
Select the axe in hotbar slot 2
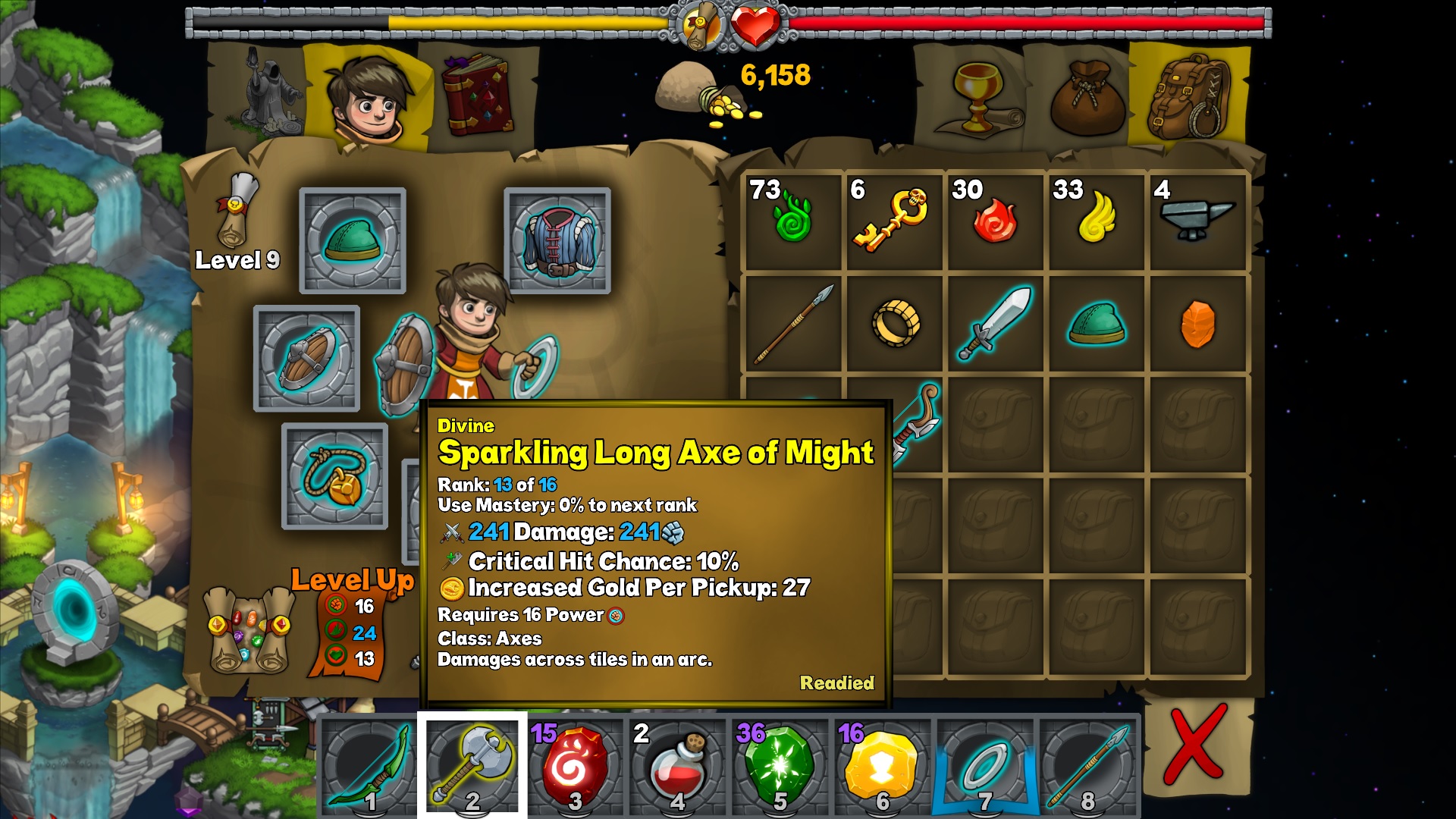pos(472,764)
